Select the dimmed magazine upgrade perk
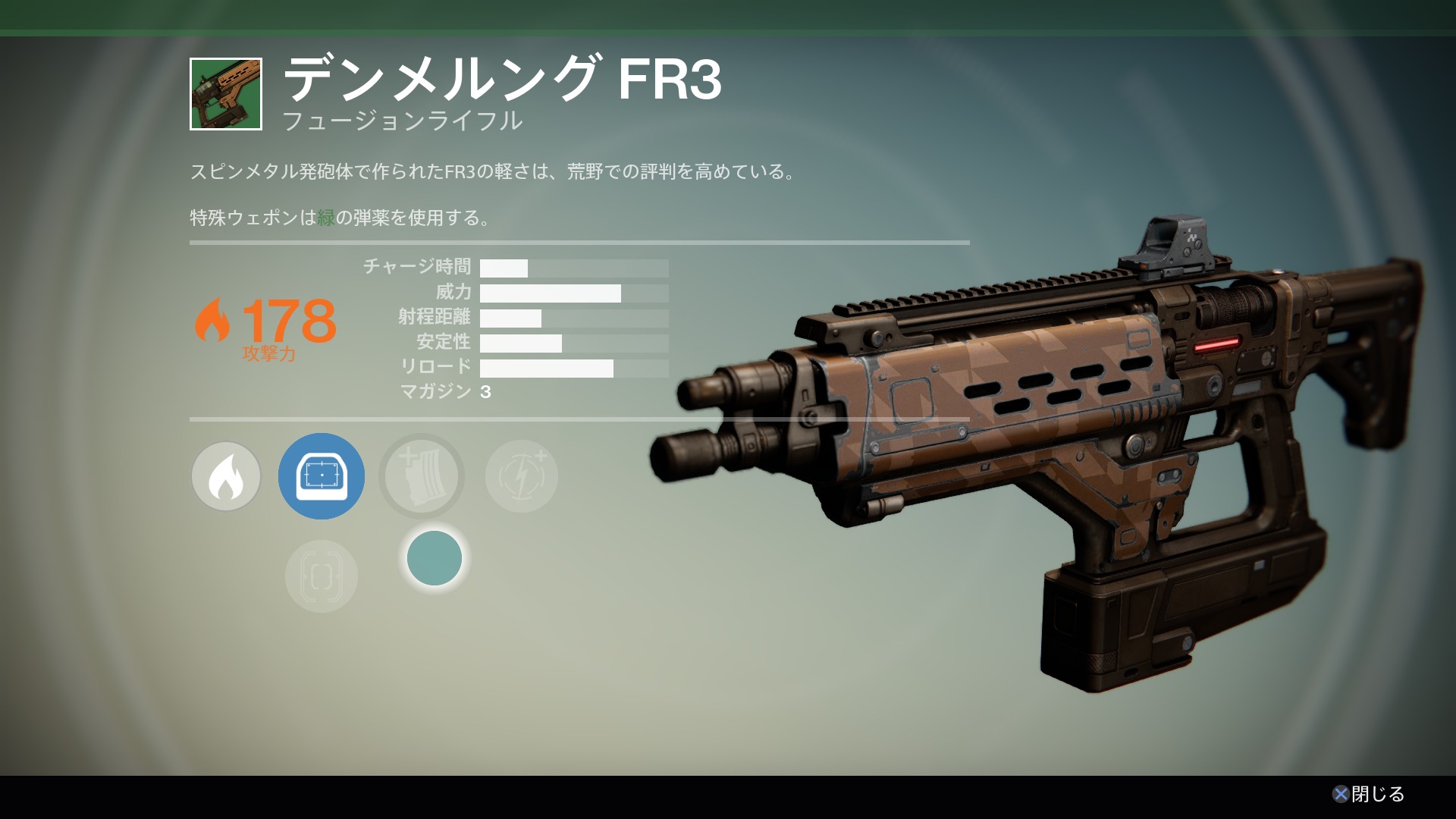The height and width of the screenshot is (819, 1456). (x=422, y=476)
